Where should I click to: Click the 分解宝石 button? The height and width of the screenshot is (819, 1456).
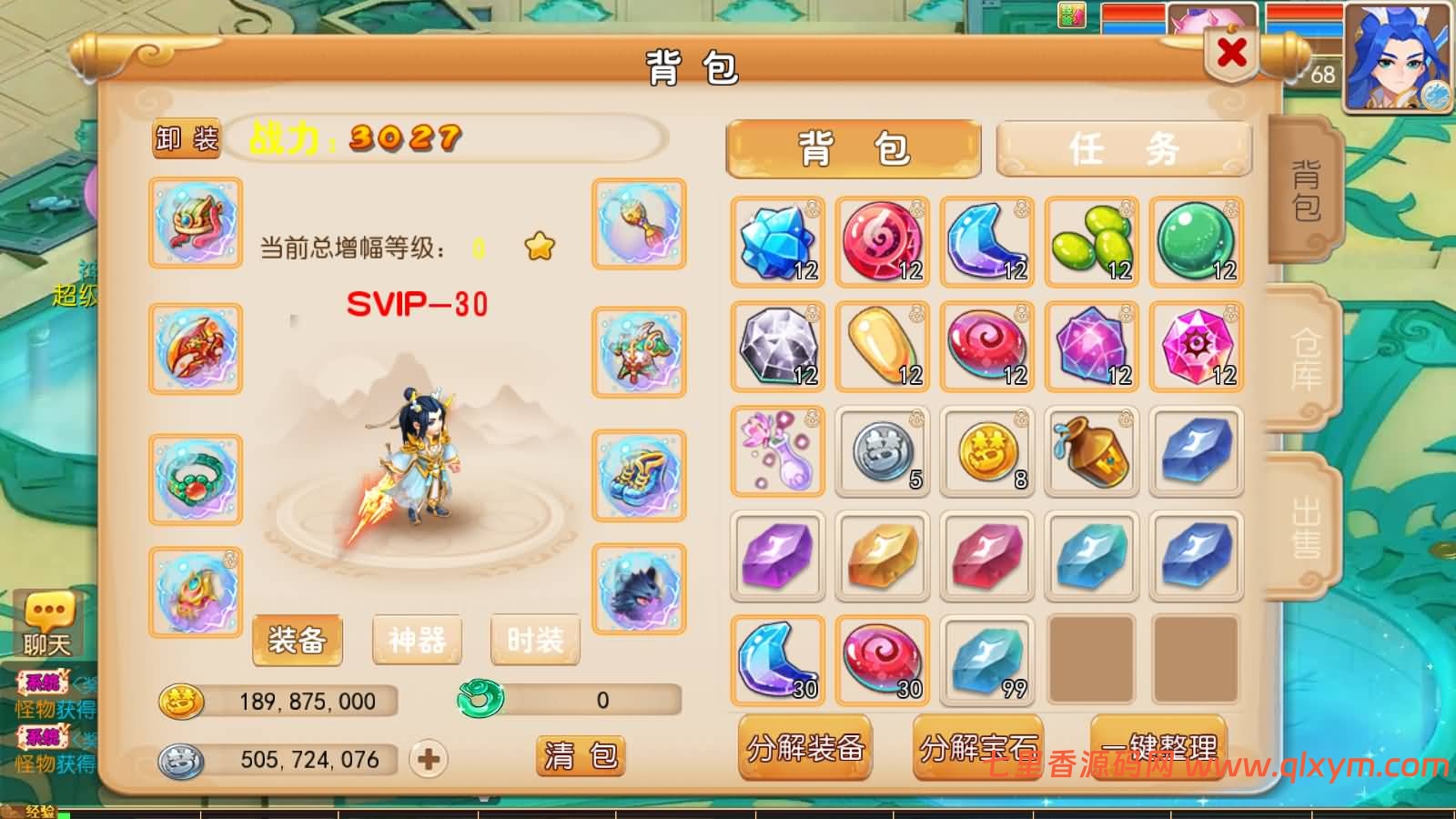pyautogui.click(x=978, y=748)
